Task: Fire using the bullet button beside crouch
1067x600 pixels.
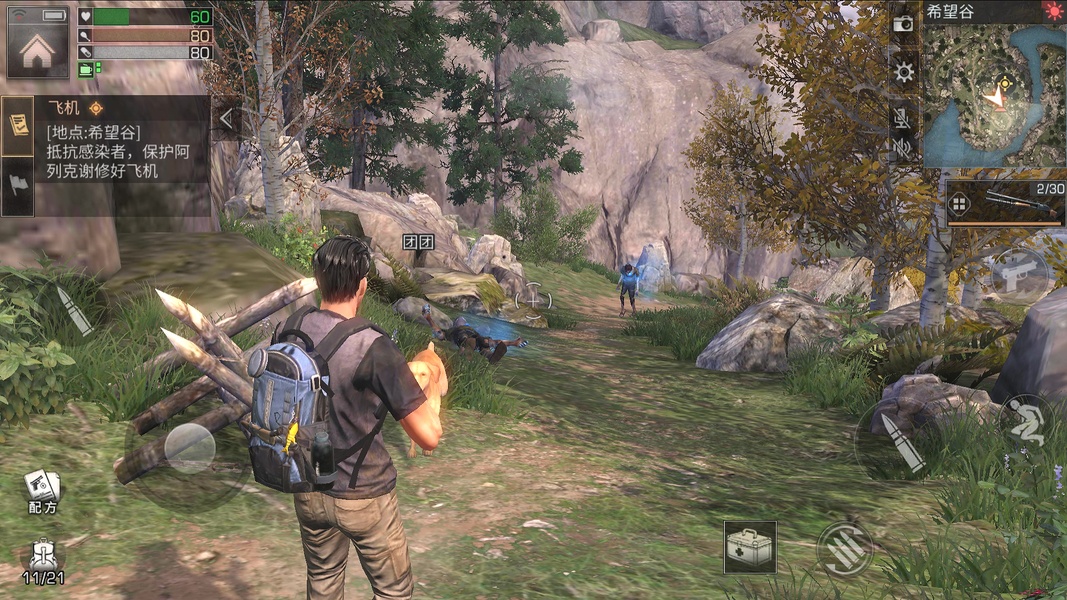Action: coord(901,443)
